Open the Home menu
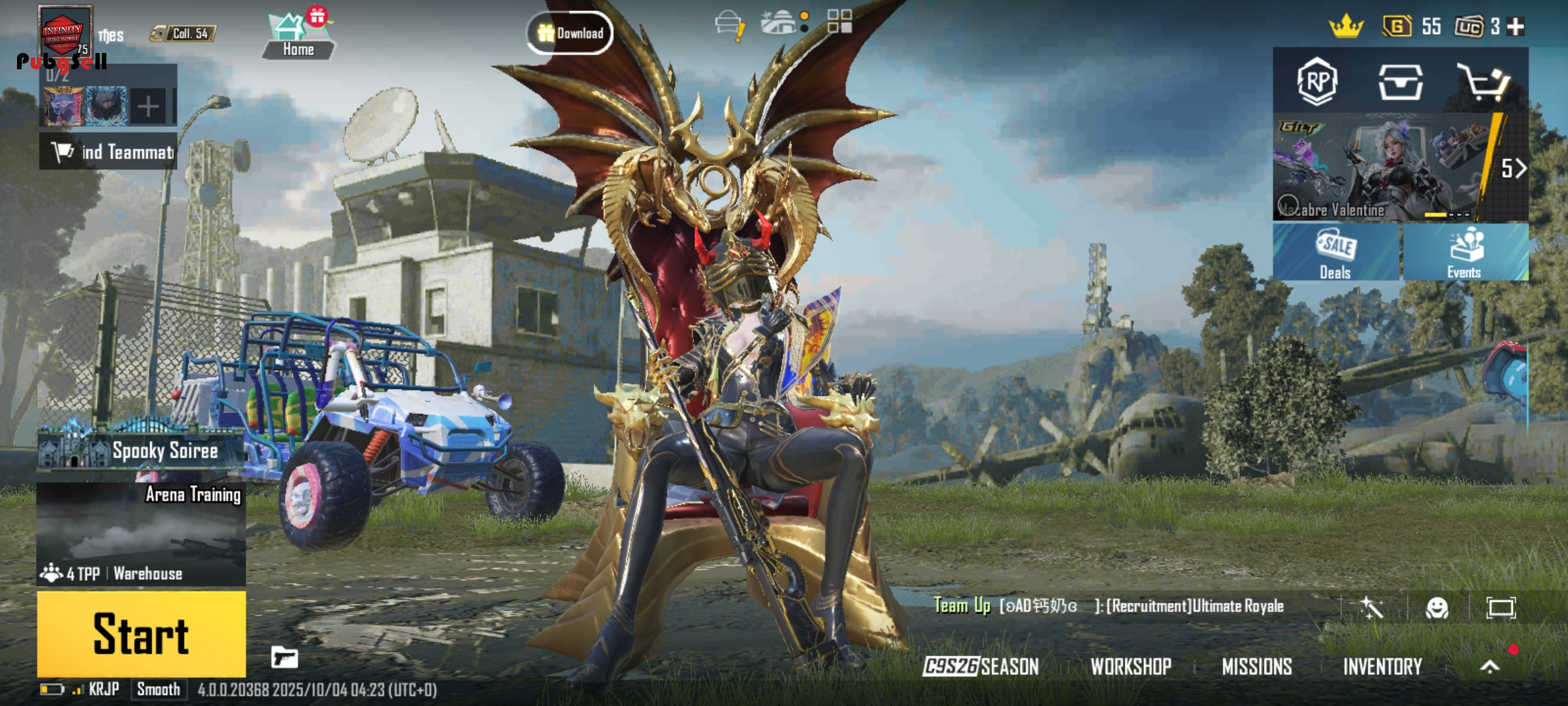Screen dimensions: 1568x706 [298, 36]
